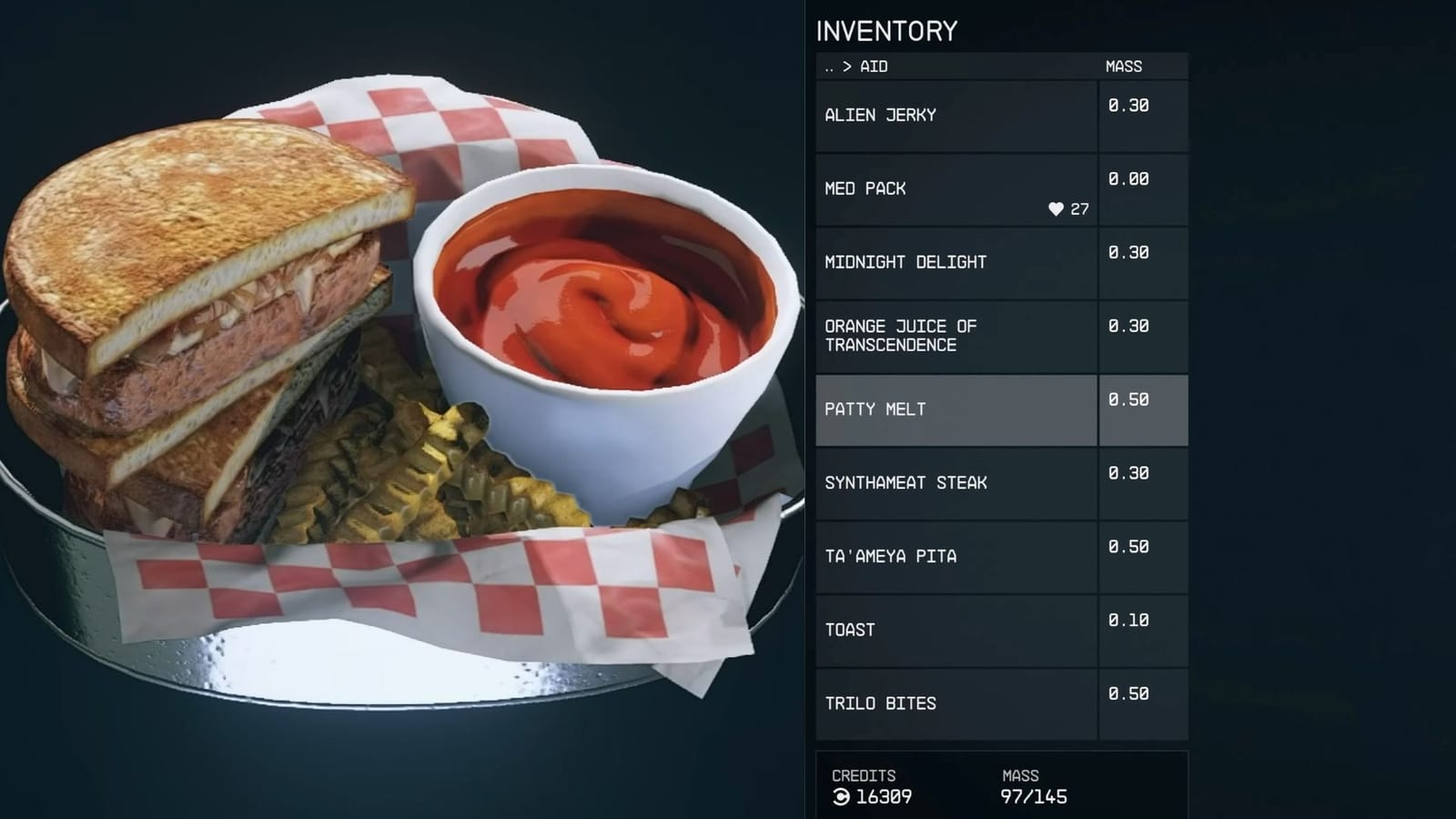Click the chevron between '..' and AID

pos(847,66)
